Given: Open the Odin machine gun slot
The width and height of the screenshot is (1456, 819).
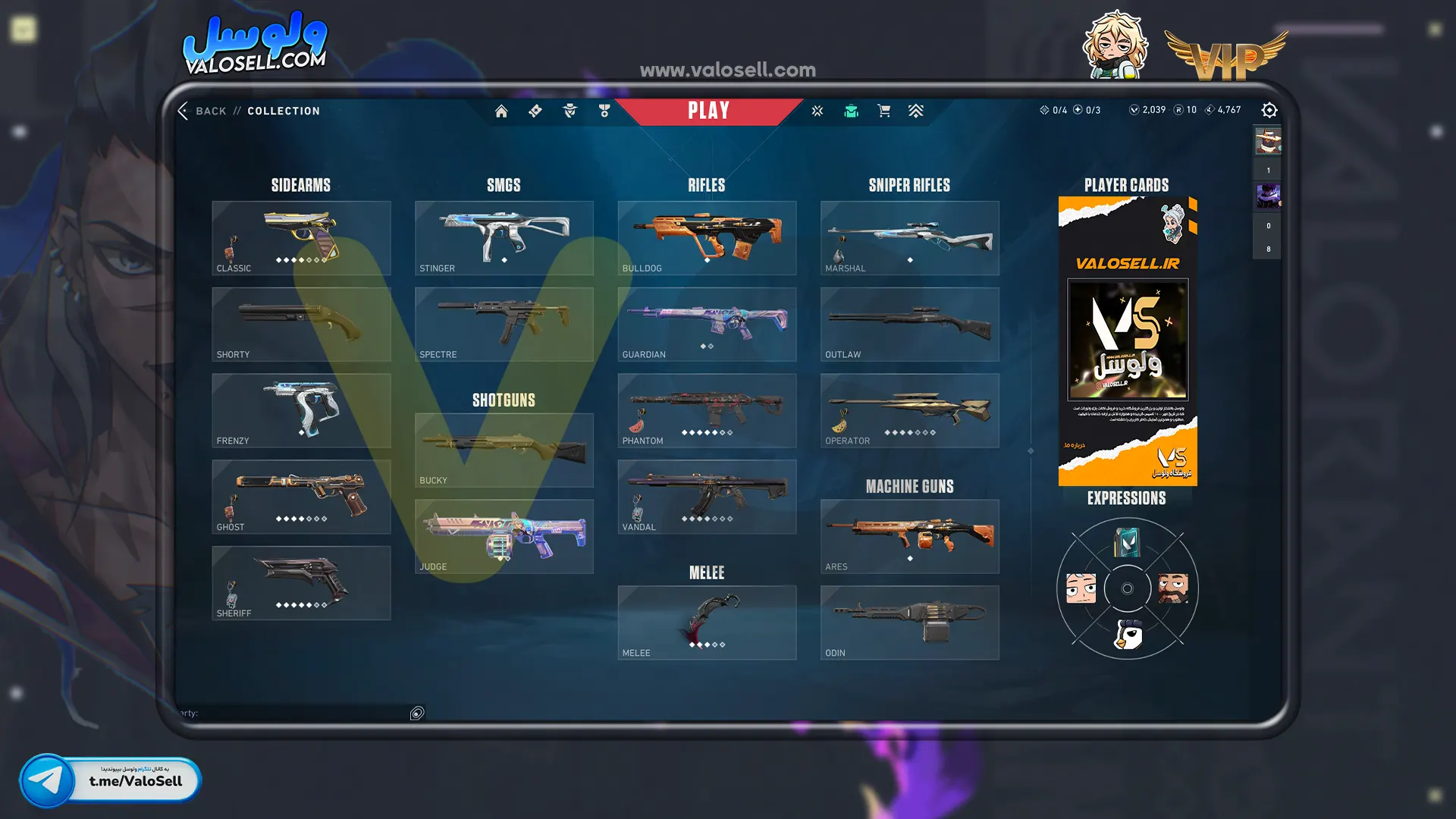Looking at the screenshot, I should (x=909, y=623).
